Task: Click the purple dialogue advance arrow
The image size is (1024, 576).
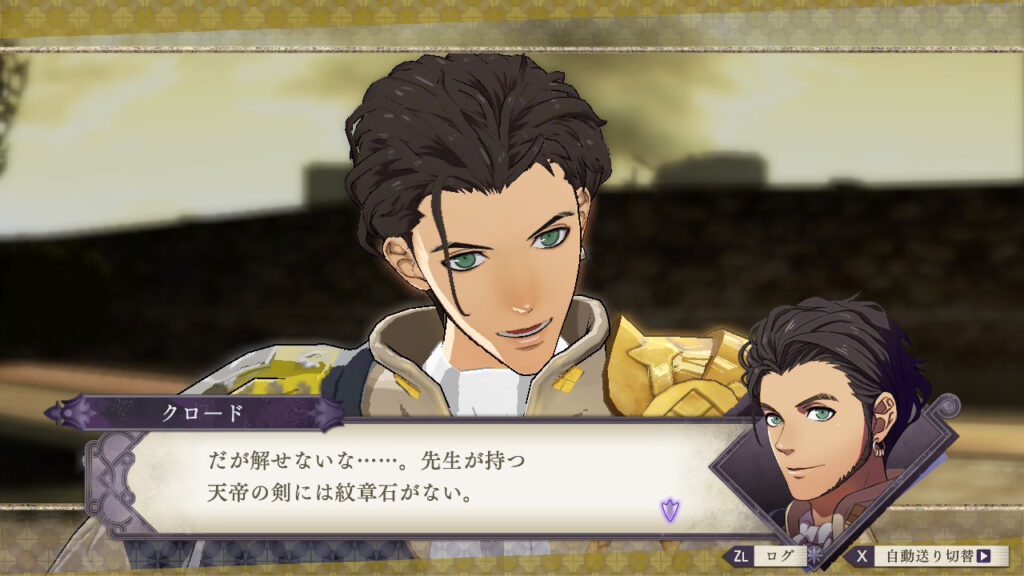Action: pyautogui.click(x=668, y=511)
